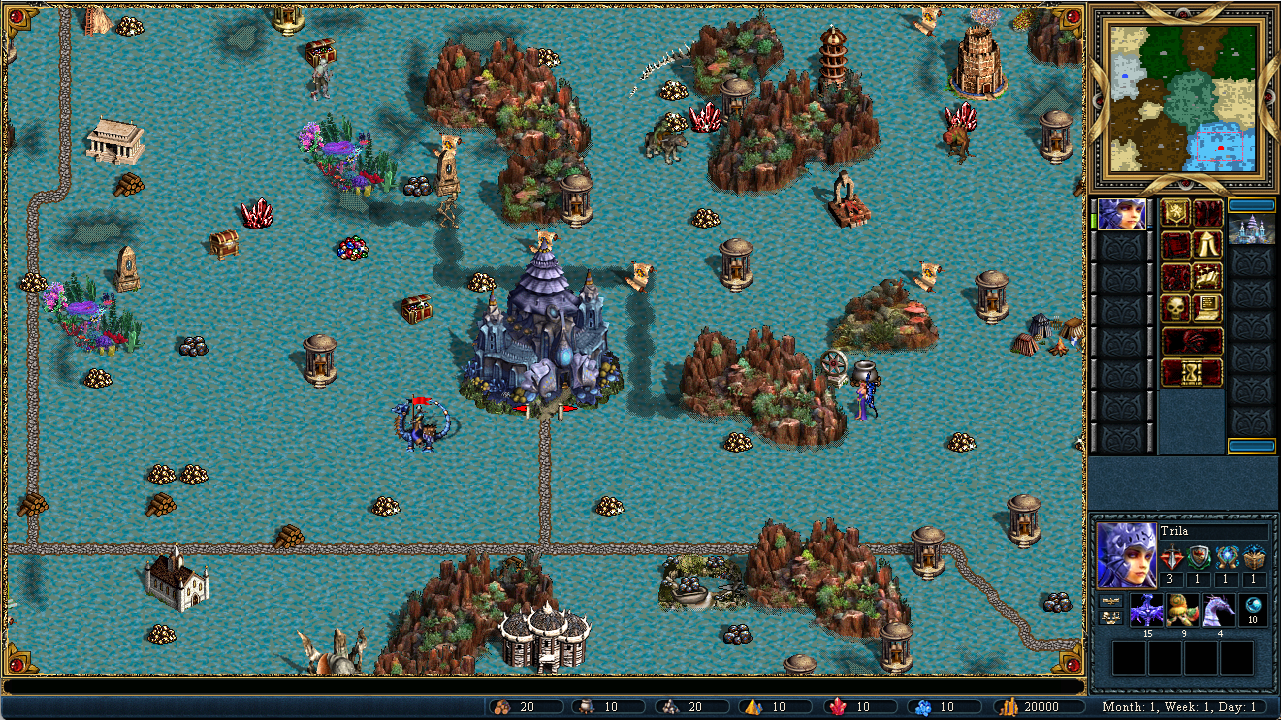Select the snail creature stack of 9

pos(1183,610)
